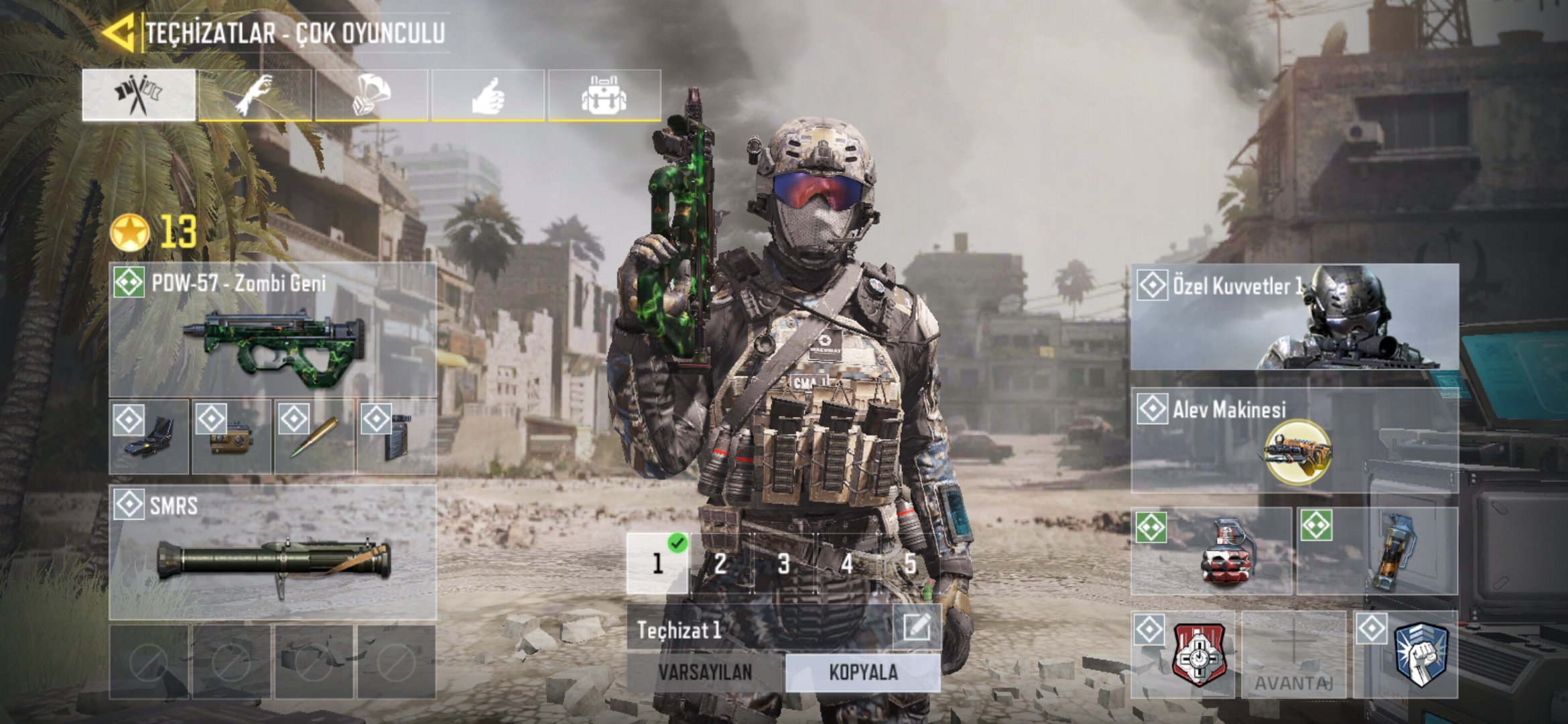The width and height of the screenshot is (1568, 724).
Task: Click the KOPYALA button
Action: [x=863, y=672]
